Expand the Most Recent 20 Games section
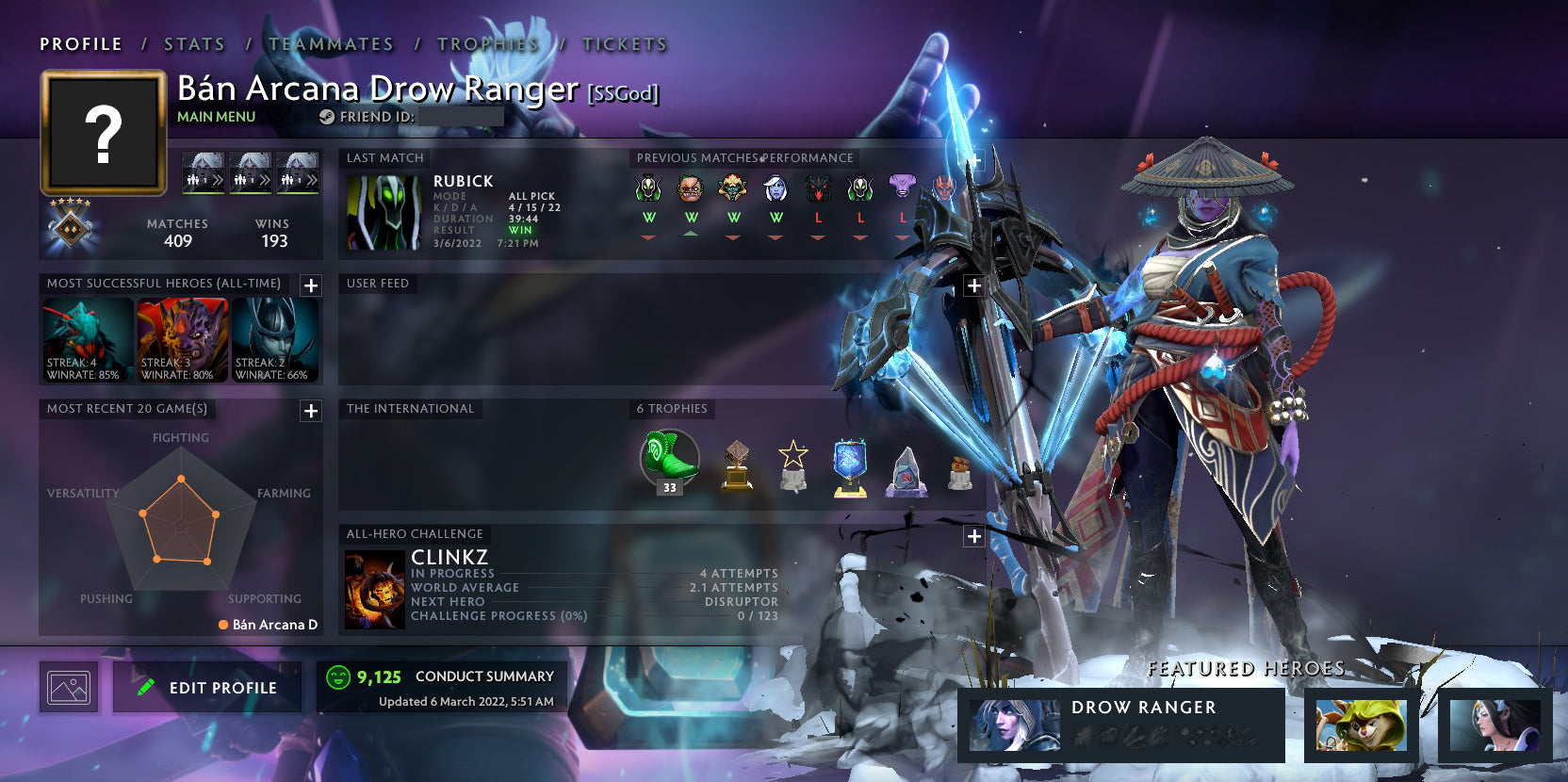 point(310,411)
